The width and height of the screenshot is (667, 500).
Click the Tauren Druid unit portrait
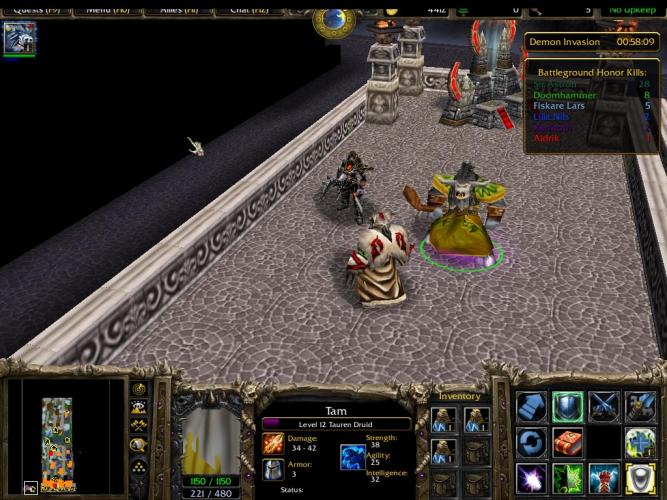(x=210, y=432)
